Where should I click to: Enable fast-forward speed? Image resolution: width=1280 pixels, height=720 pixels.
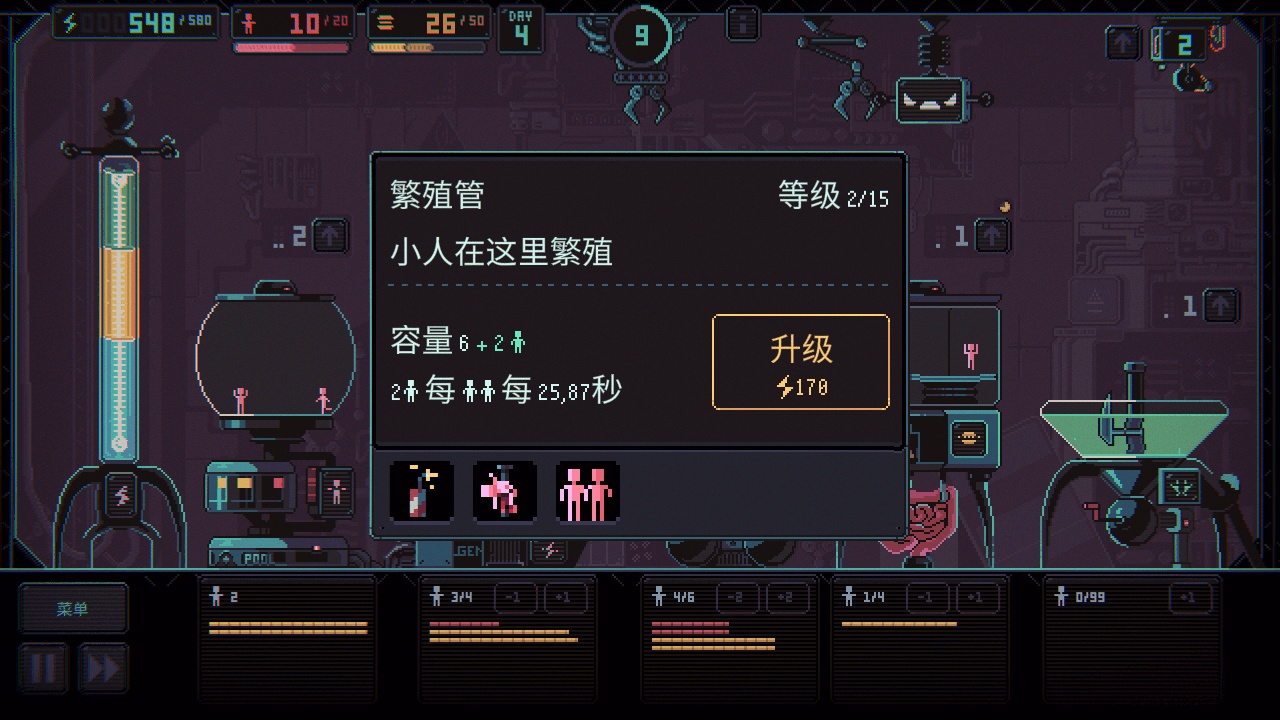[103, 666]
